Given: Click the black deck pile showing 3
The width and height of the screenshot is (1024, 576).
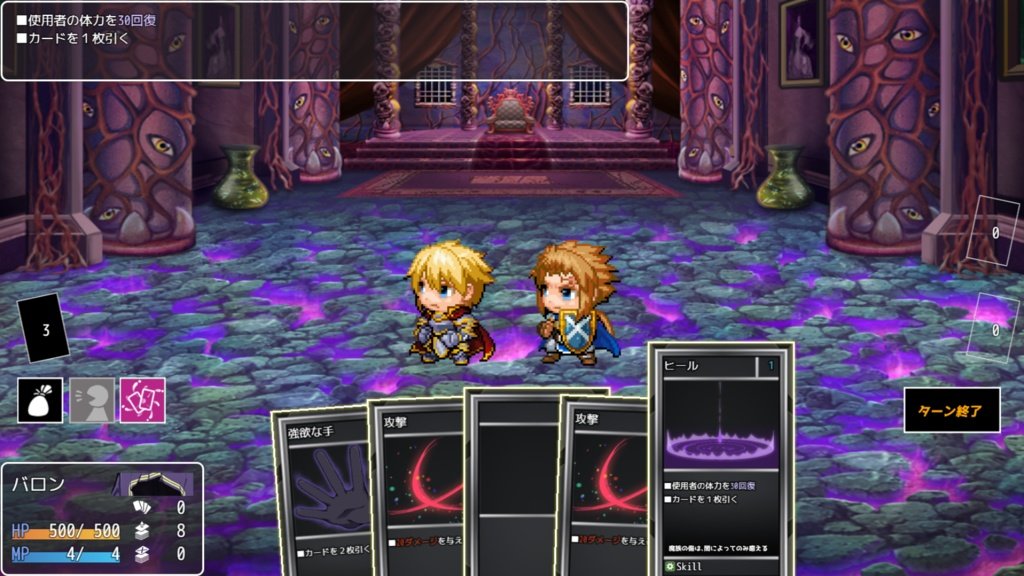Looking at the screenshot, I should click(44, 330).
